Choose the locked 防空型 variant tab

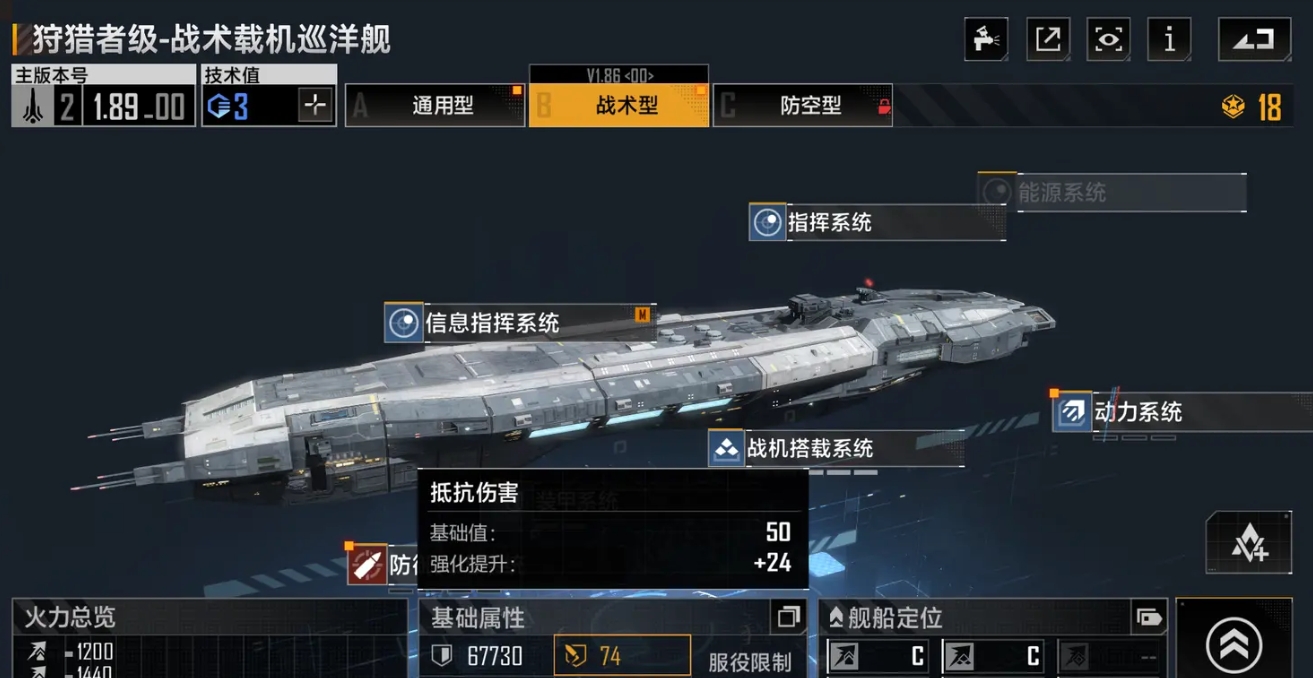click(803, 106)
